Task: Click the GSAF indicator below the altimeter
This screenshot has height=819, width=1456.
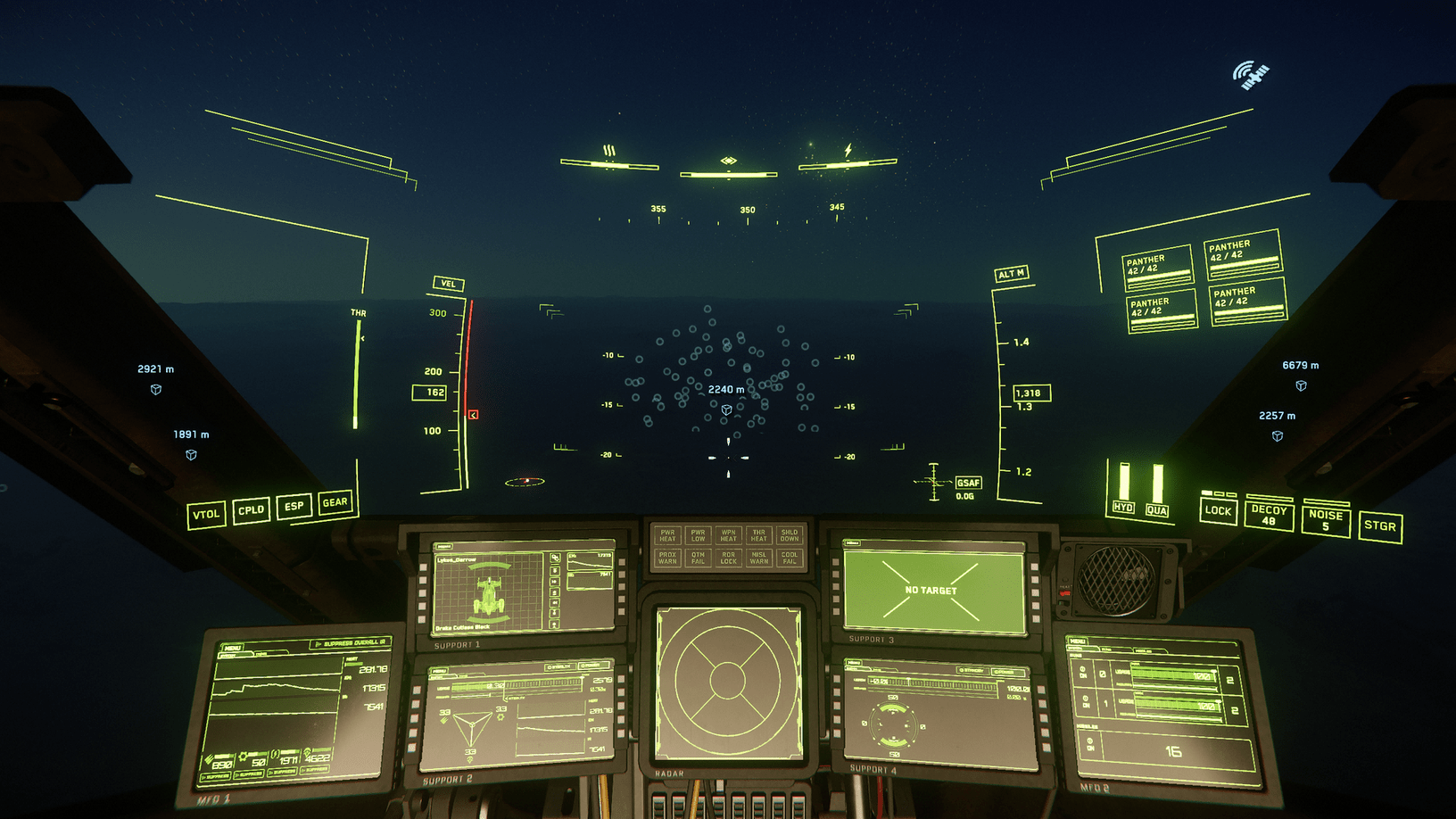Action: [969, 482]
